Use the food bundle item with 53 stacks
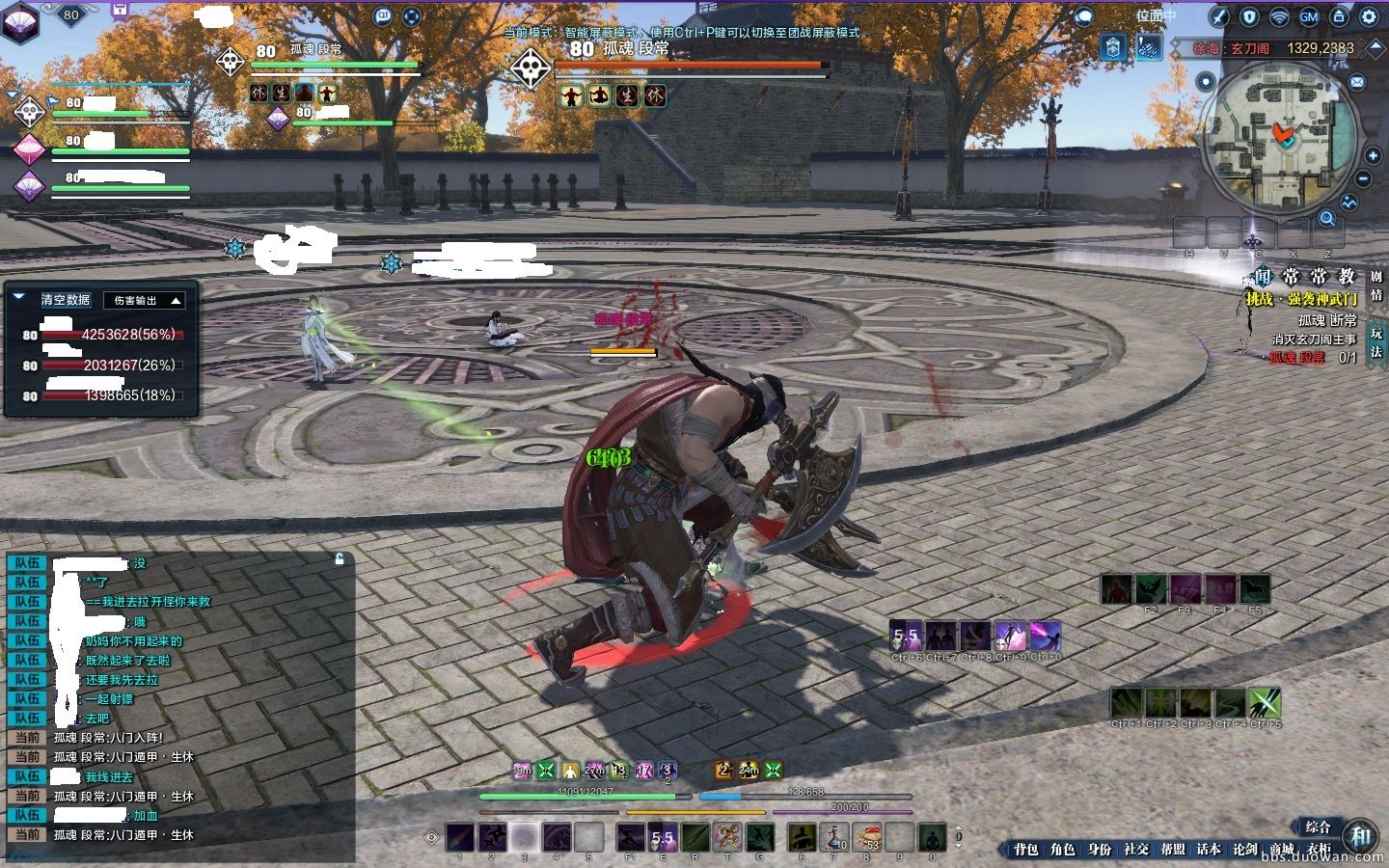1389x868 pixels. click(868, 836)
